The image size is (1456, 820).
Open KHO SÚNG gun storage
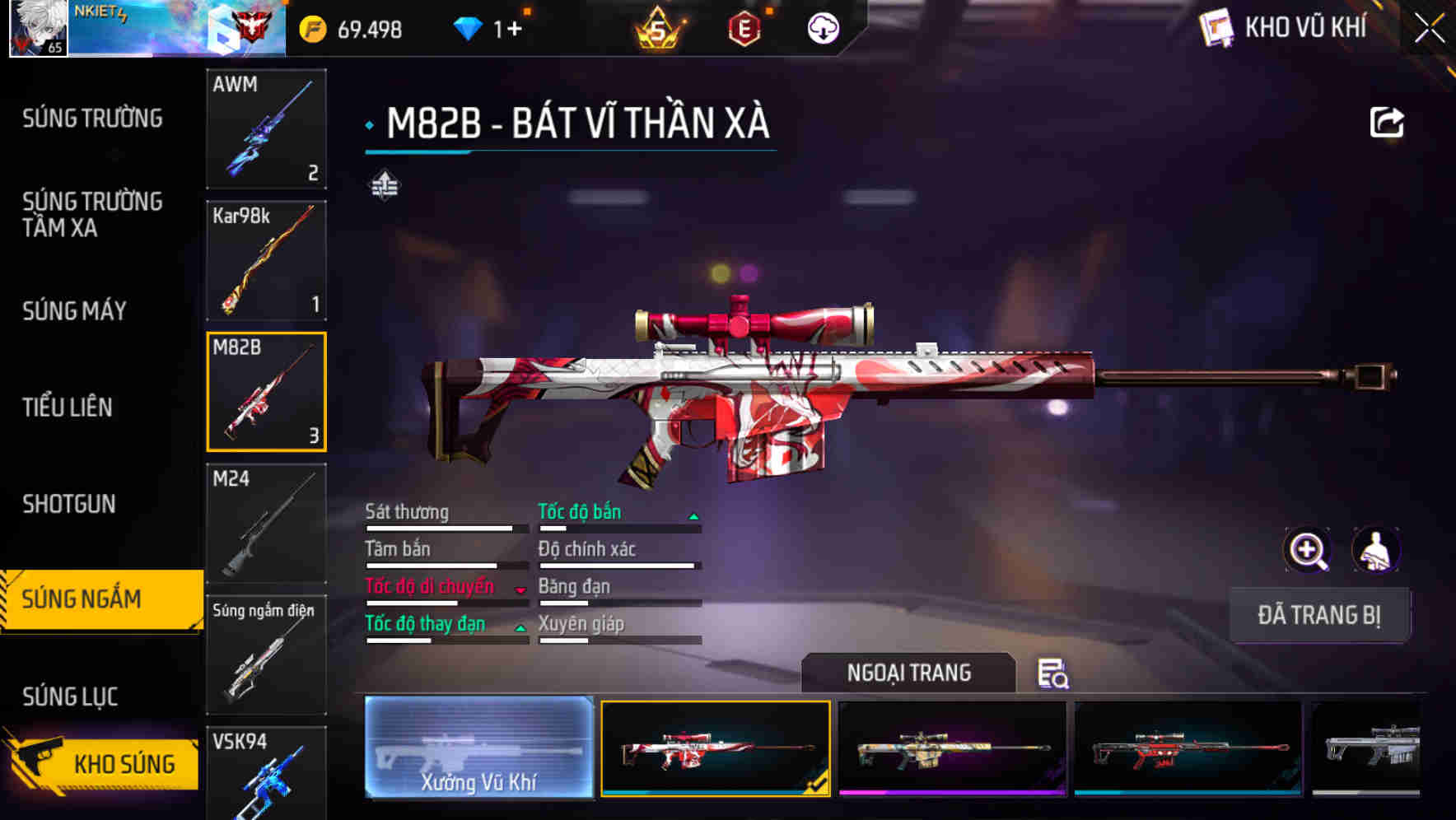tap(124, 763)
